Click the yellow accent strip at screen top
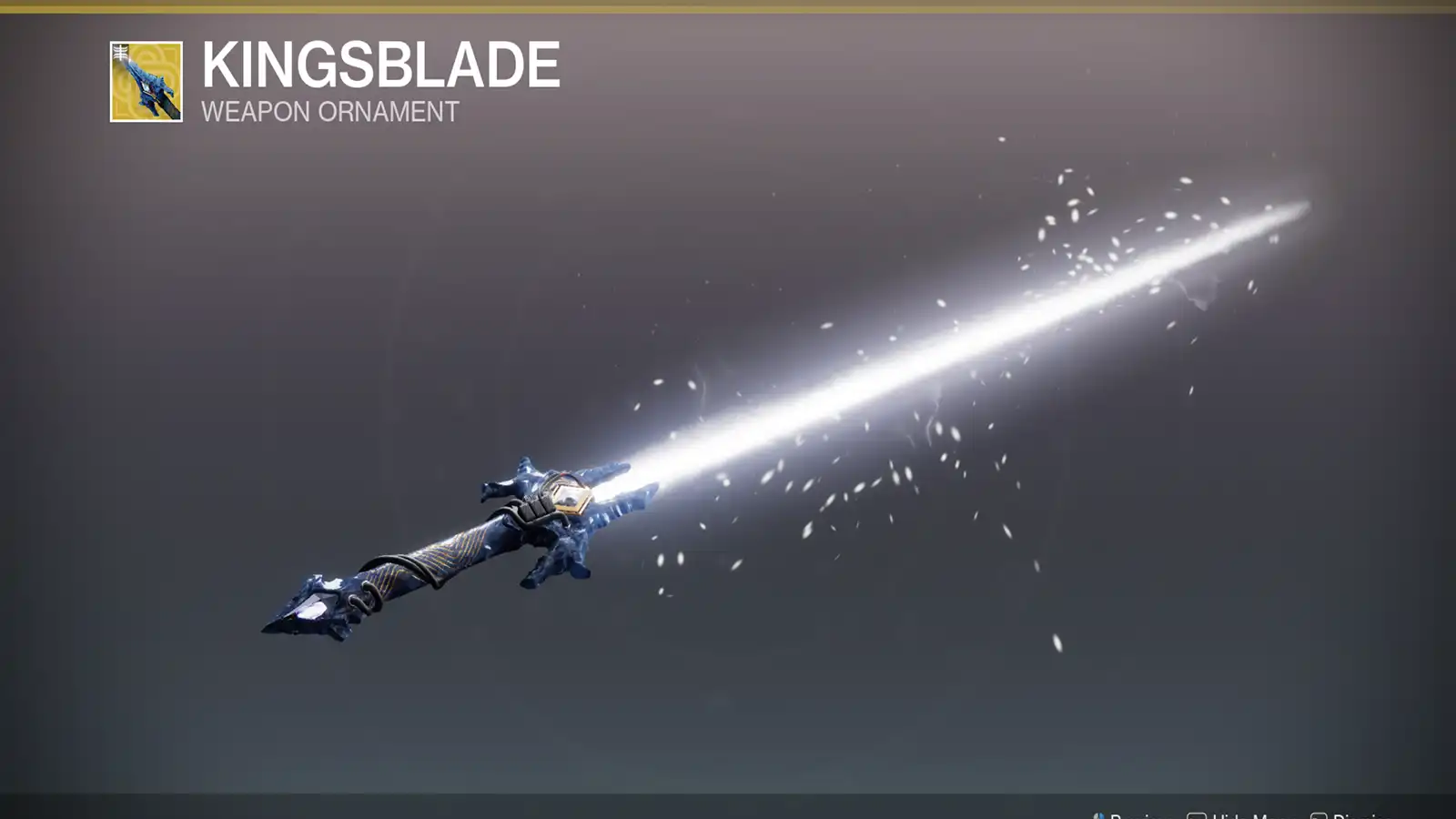Image resolution: width=1456 pixels, height=819 pixels. click(x=728, y=3)
